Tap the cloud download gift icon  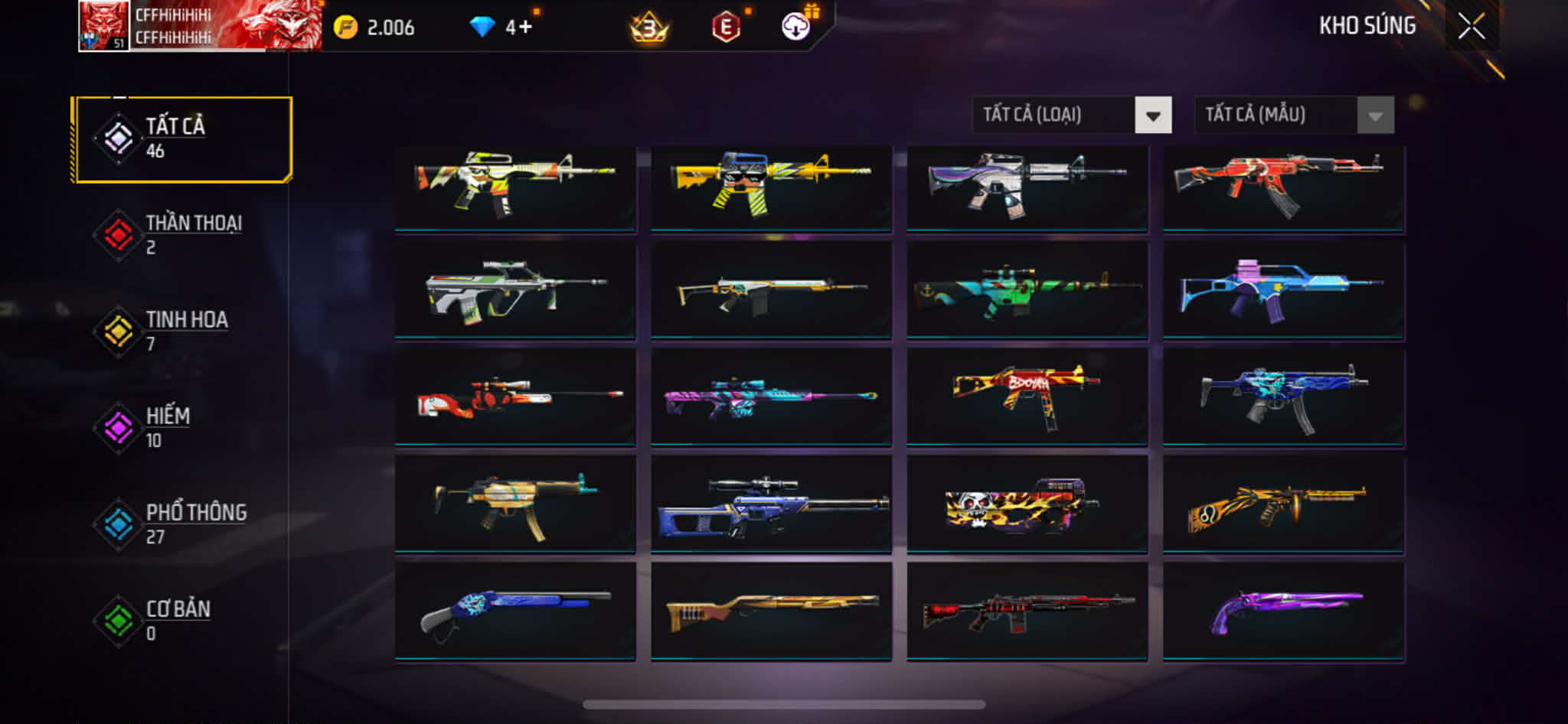796,27
